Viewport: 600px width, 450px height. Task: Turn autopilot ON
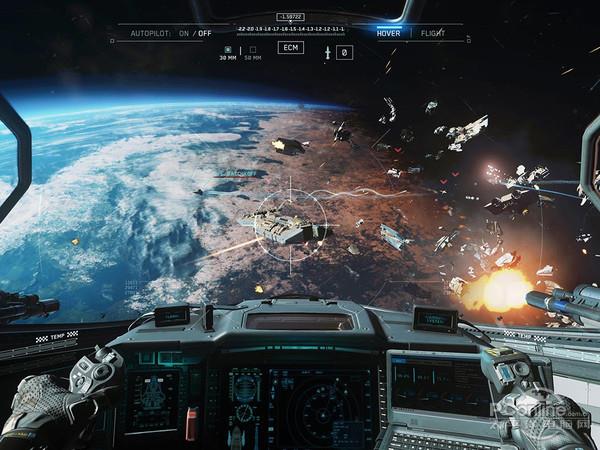tap(183, 33)
